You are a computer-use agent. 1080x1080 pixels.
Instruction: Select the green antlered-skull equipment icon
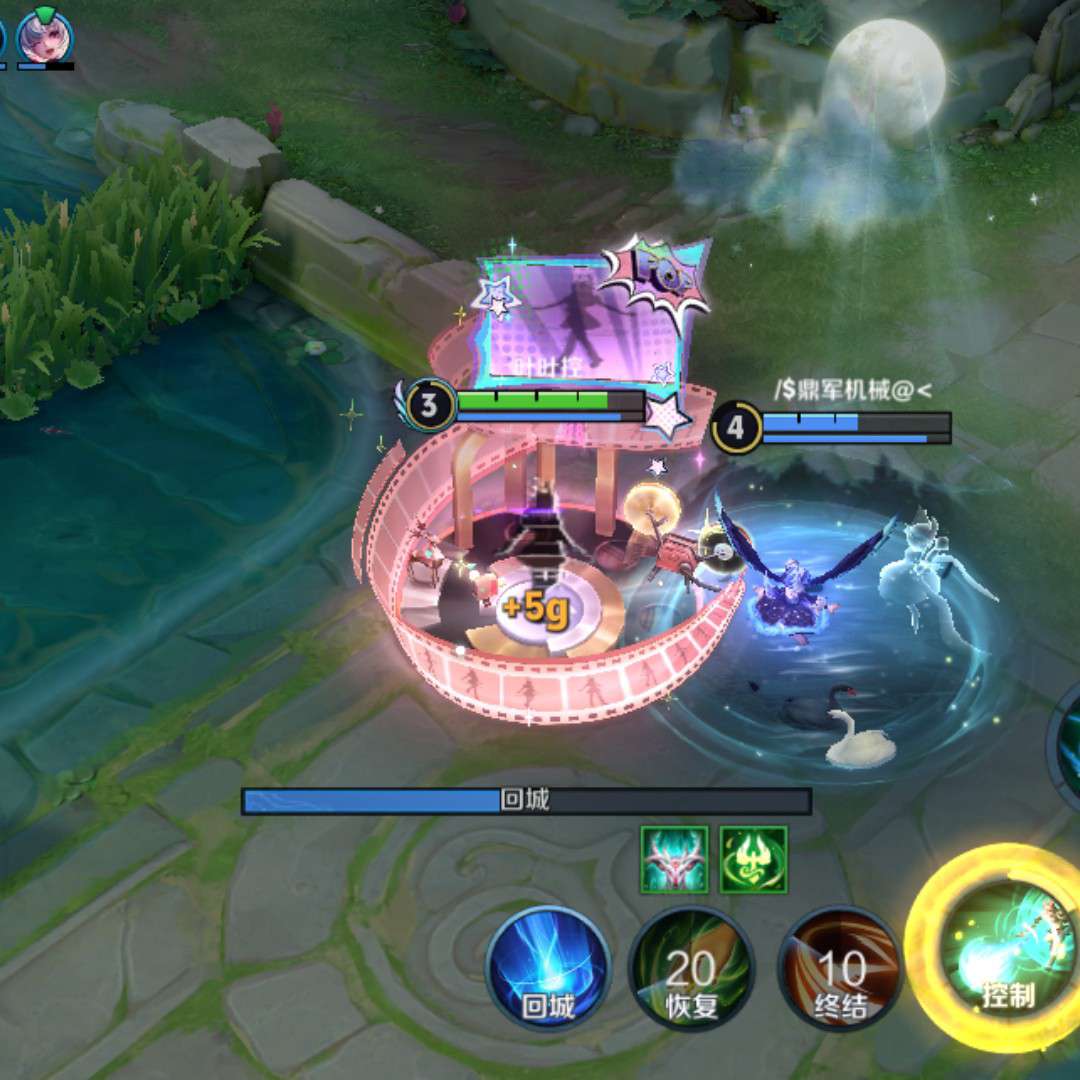click(x=674, y=859)
